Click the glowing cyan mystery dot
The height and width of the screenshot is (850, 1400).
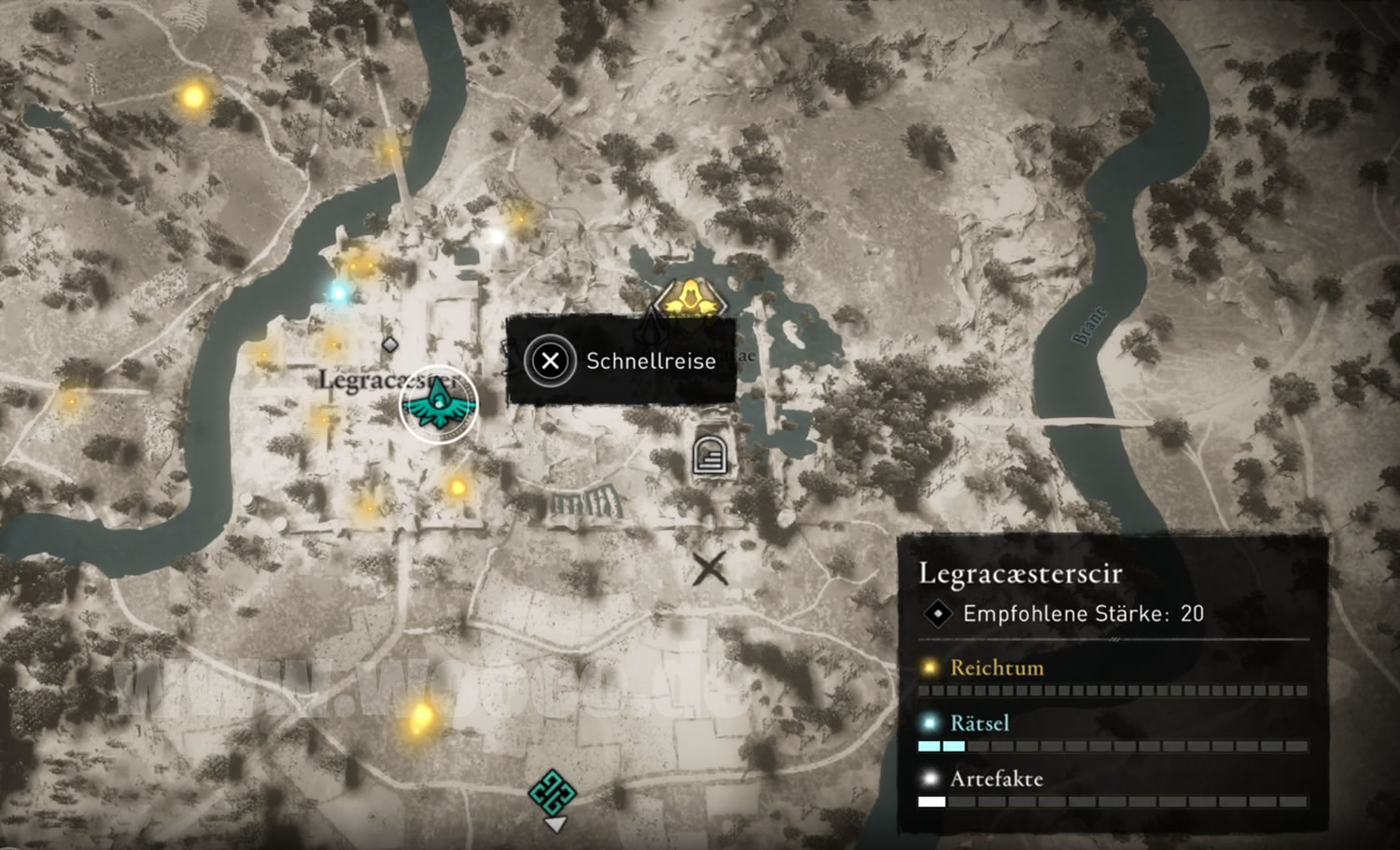tap(338, 293)
